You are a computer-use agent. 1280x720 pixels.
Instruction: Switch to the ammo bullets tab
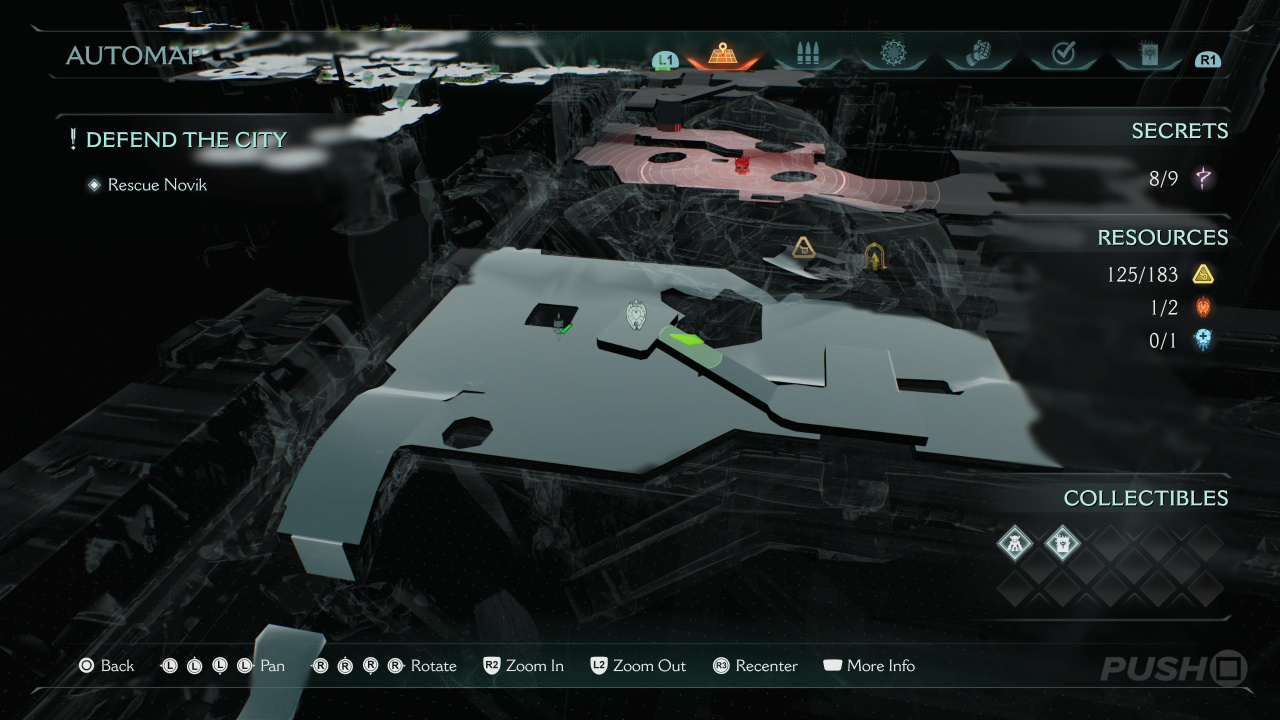(x=807, y=55)
